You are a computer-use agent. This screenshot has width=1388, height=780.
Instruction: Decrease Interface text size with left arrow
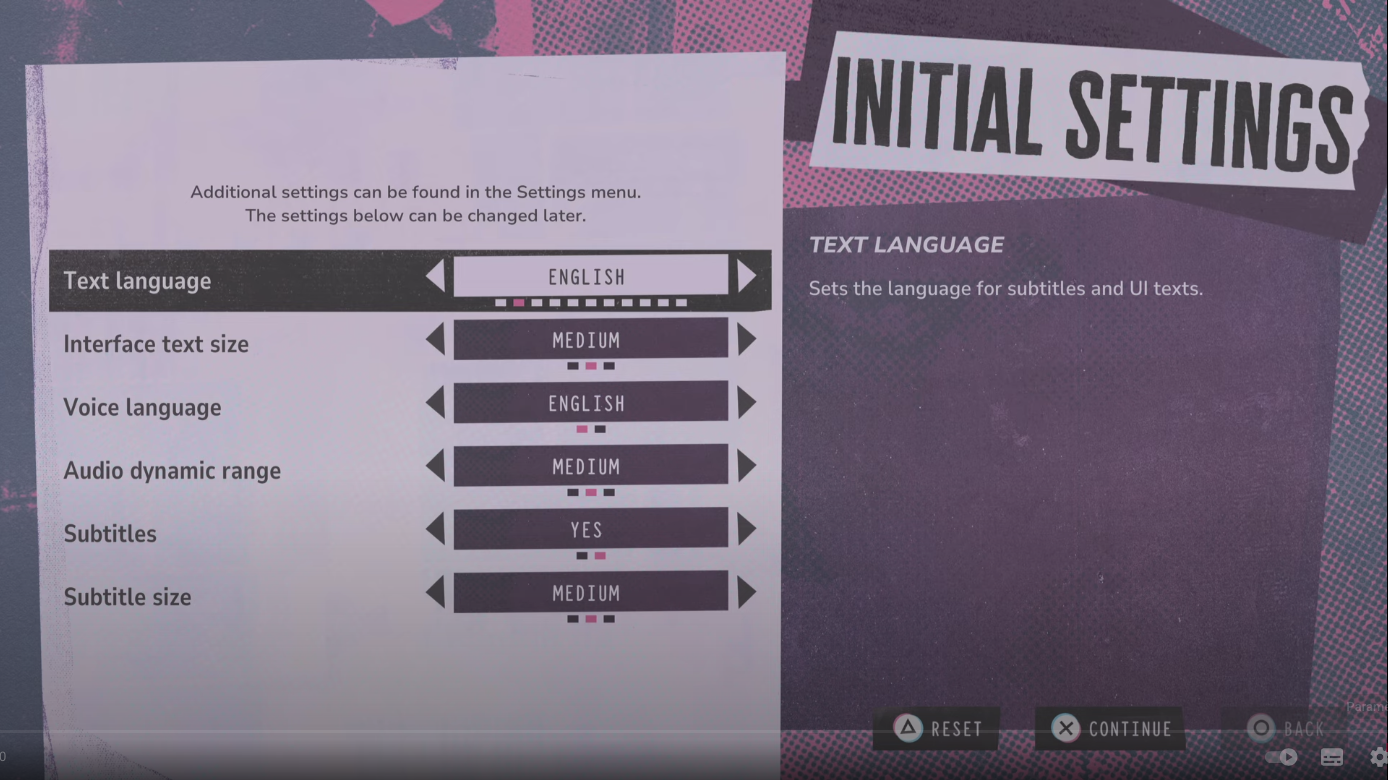[435, 340]
